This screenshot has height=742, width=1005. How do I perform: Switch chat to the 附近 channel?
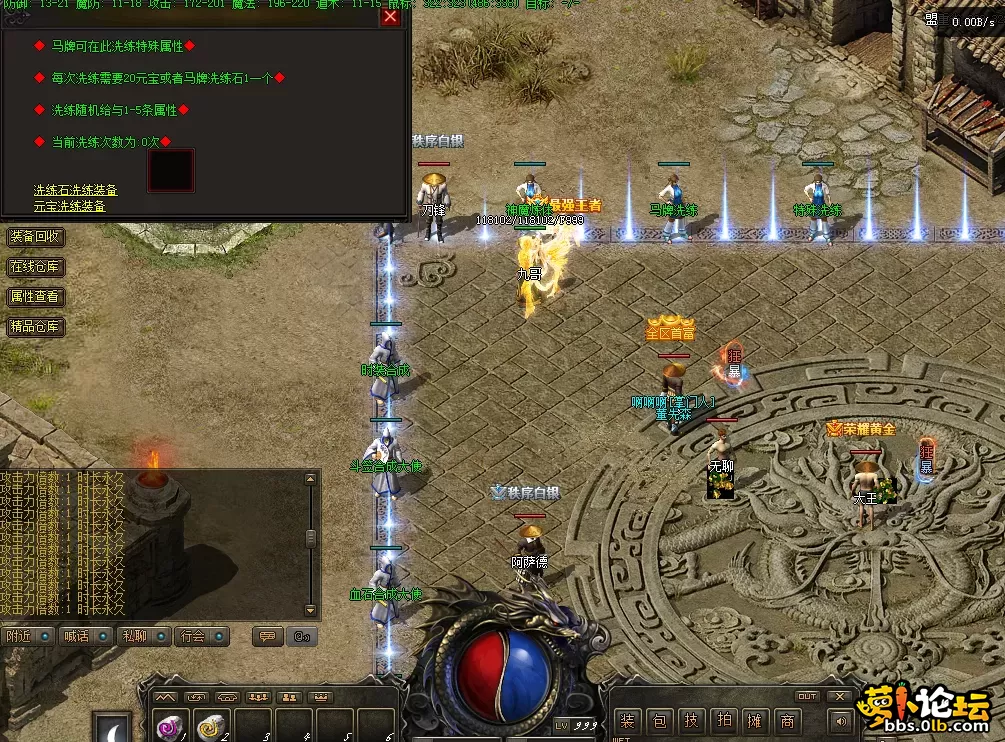28,636
